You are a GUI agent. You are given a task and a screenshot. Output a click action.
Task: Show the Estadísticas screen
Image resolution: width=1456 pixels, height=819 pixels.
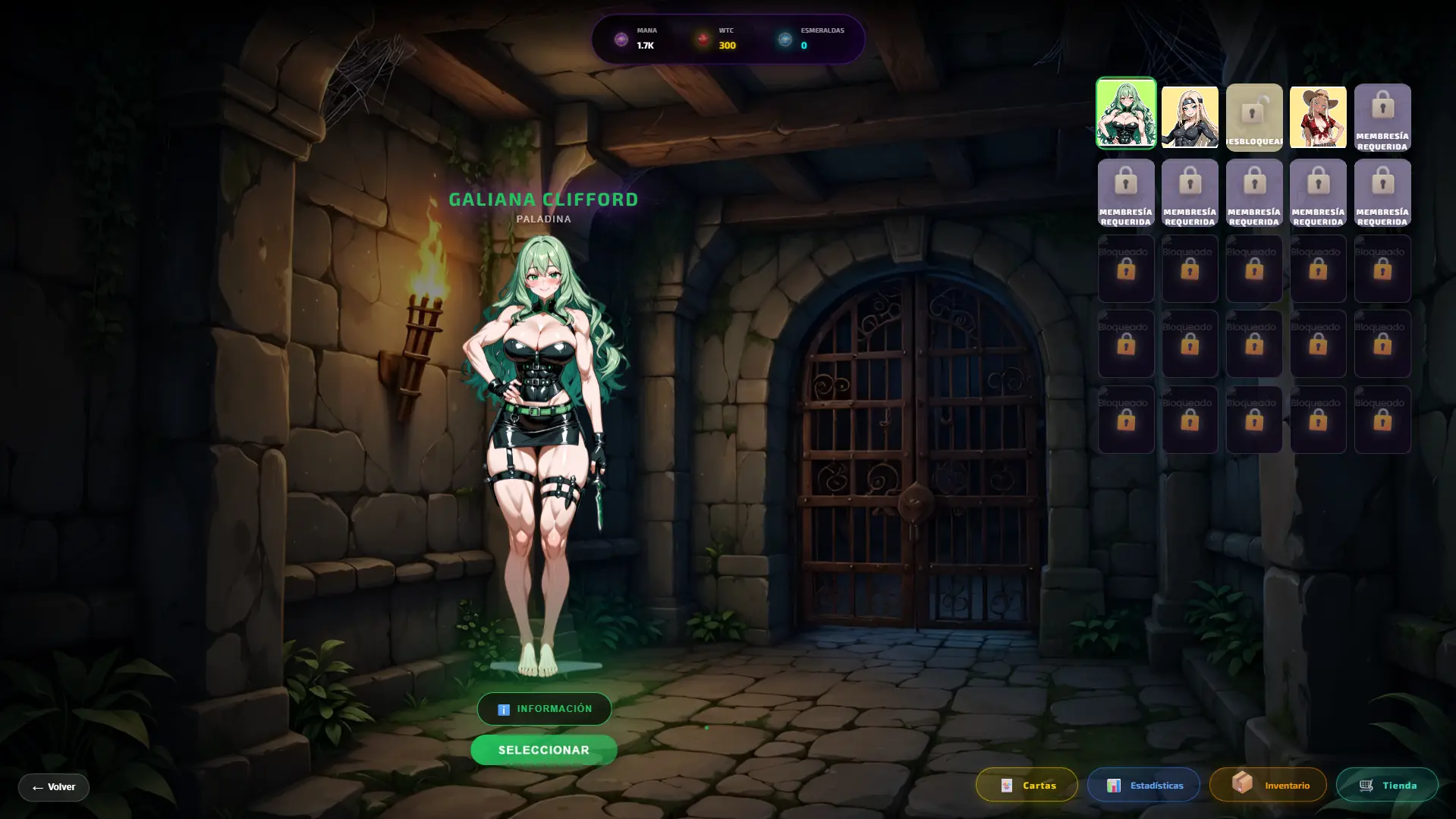pos(1143,785)
